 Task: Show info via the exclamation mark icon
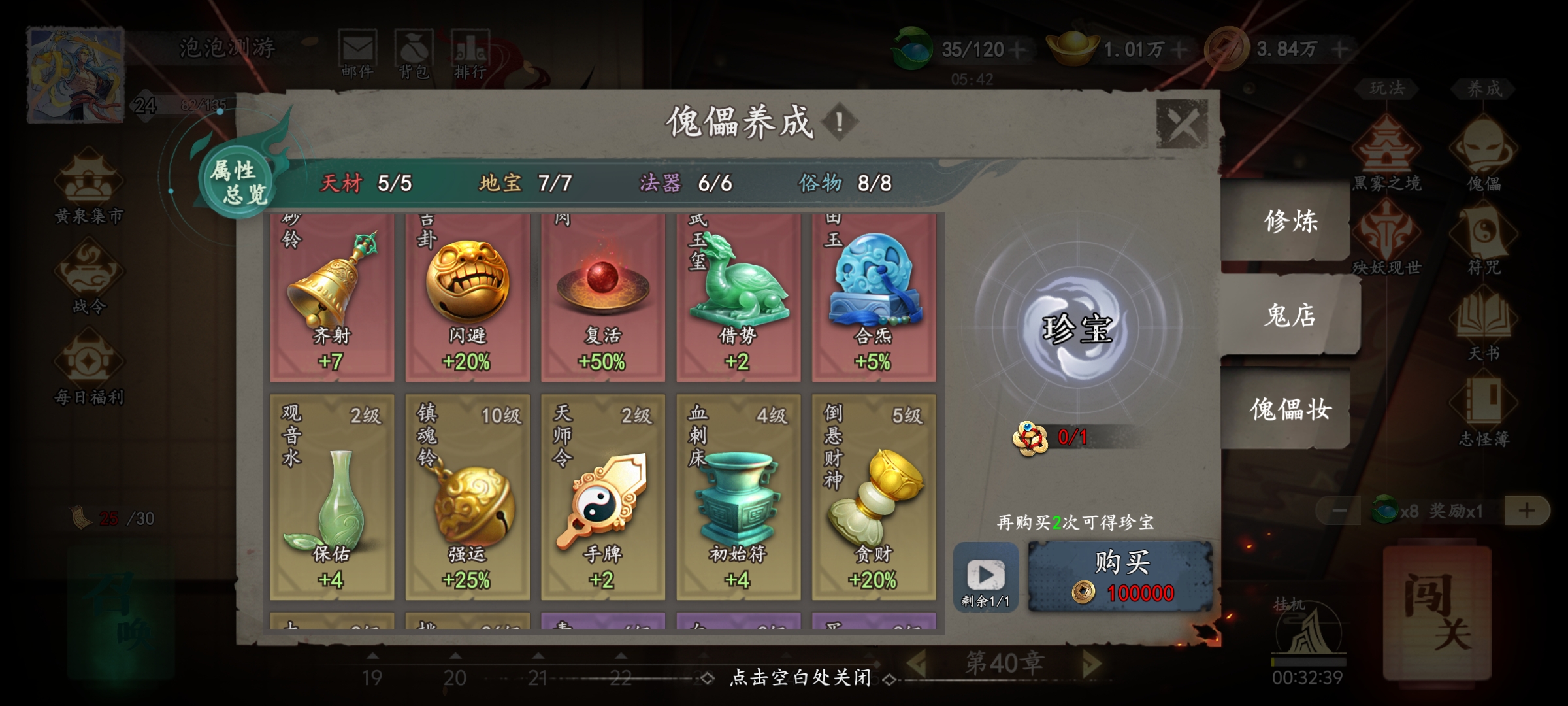[x=840, y=122]
